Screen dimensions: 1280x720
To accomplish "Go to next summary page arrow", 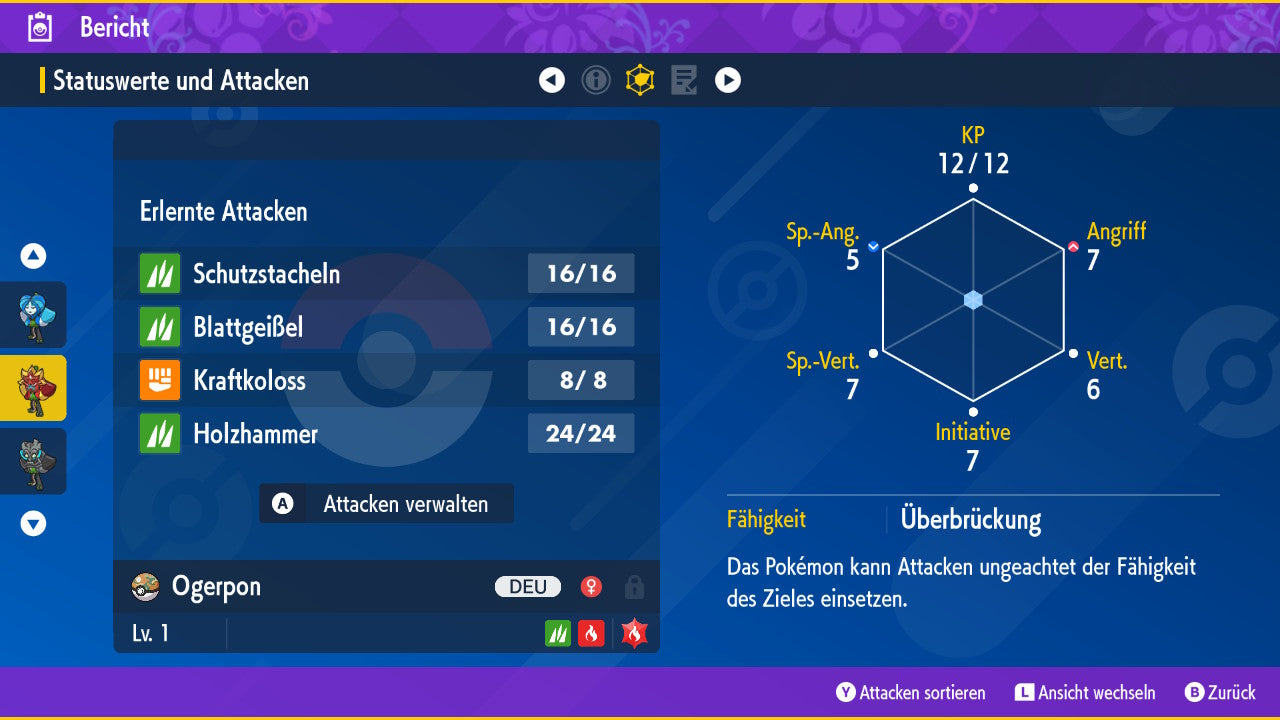I will coord(728,80).
